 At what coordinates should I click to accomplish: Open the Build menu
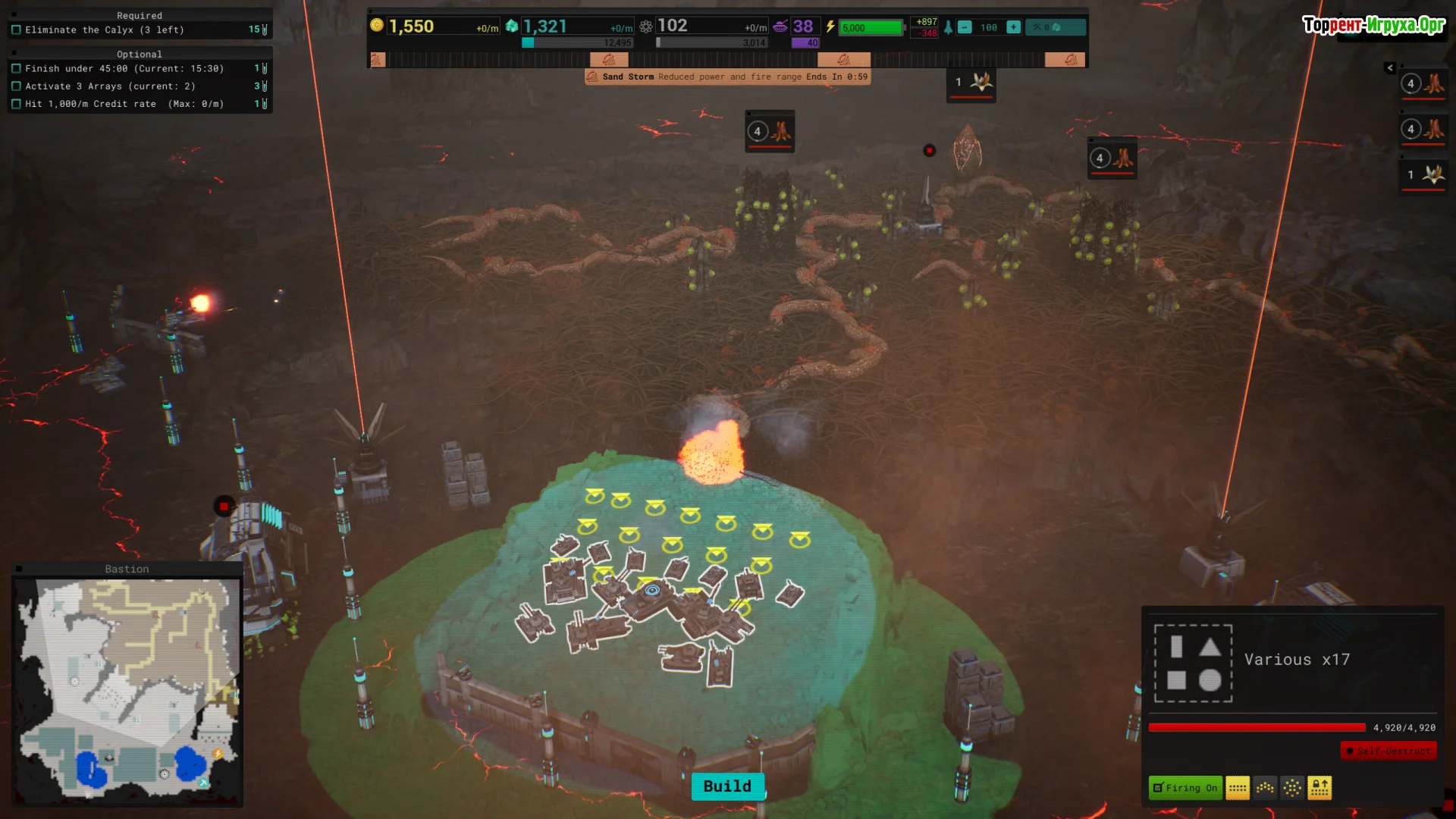(727, 786)
